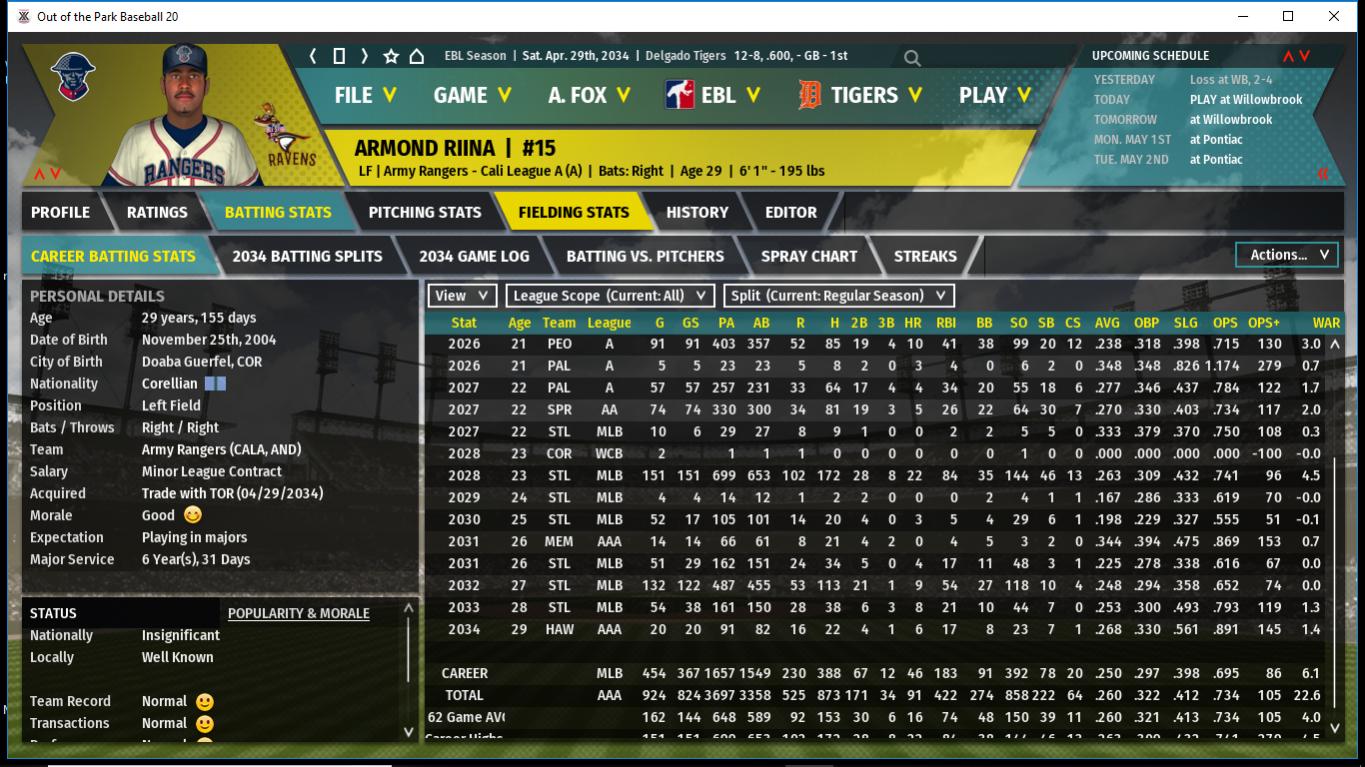Open the GAME dropdown menu
This screenshot has height=767, width=1365.
(472, 95)
